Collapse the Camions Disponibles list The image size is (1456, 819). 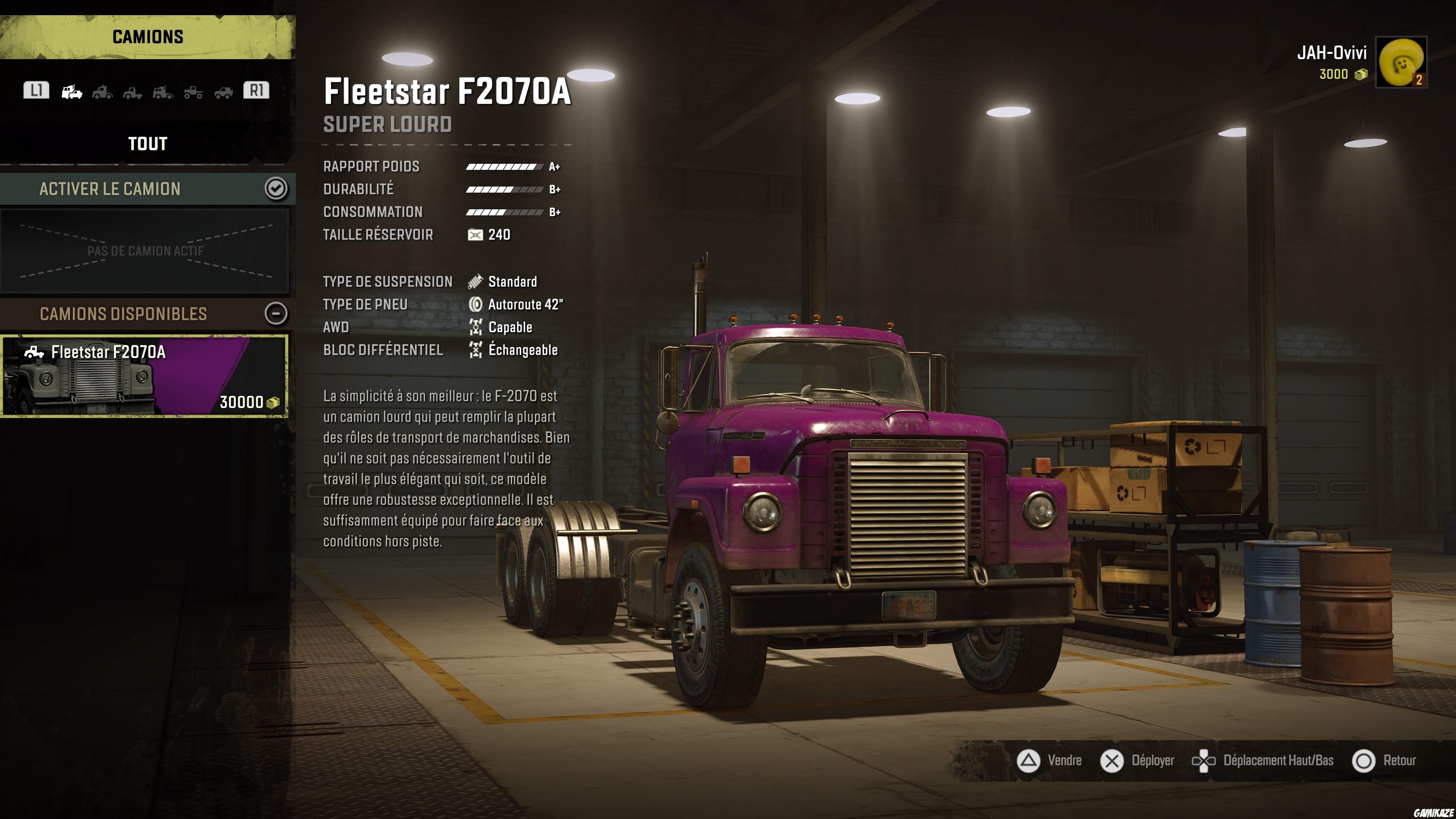tap(276, 314)
